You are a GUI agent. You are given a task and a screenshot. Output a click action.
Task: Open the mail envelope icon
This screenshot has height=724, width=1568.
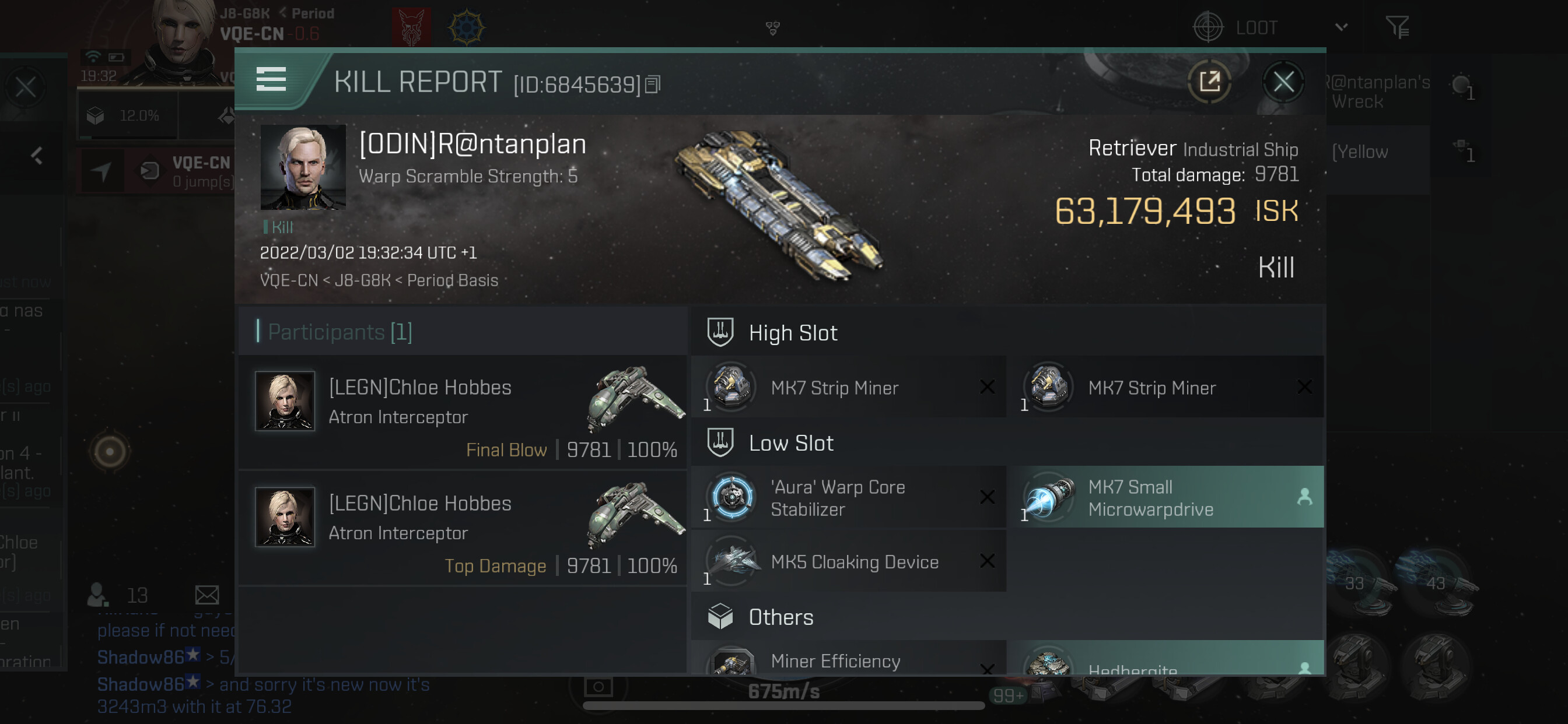tap(207, 595)
